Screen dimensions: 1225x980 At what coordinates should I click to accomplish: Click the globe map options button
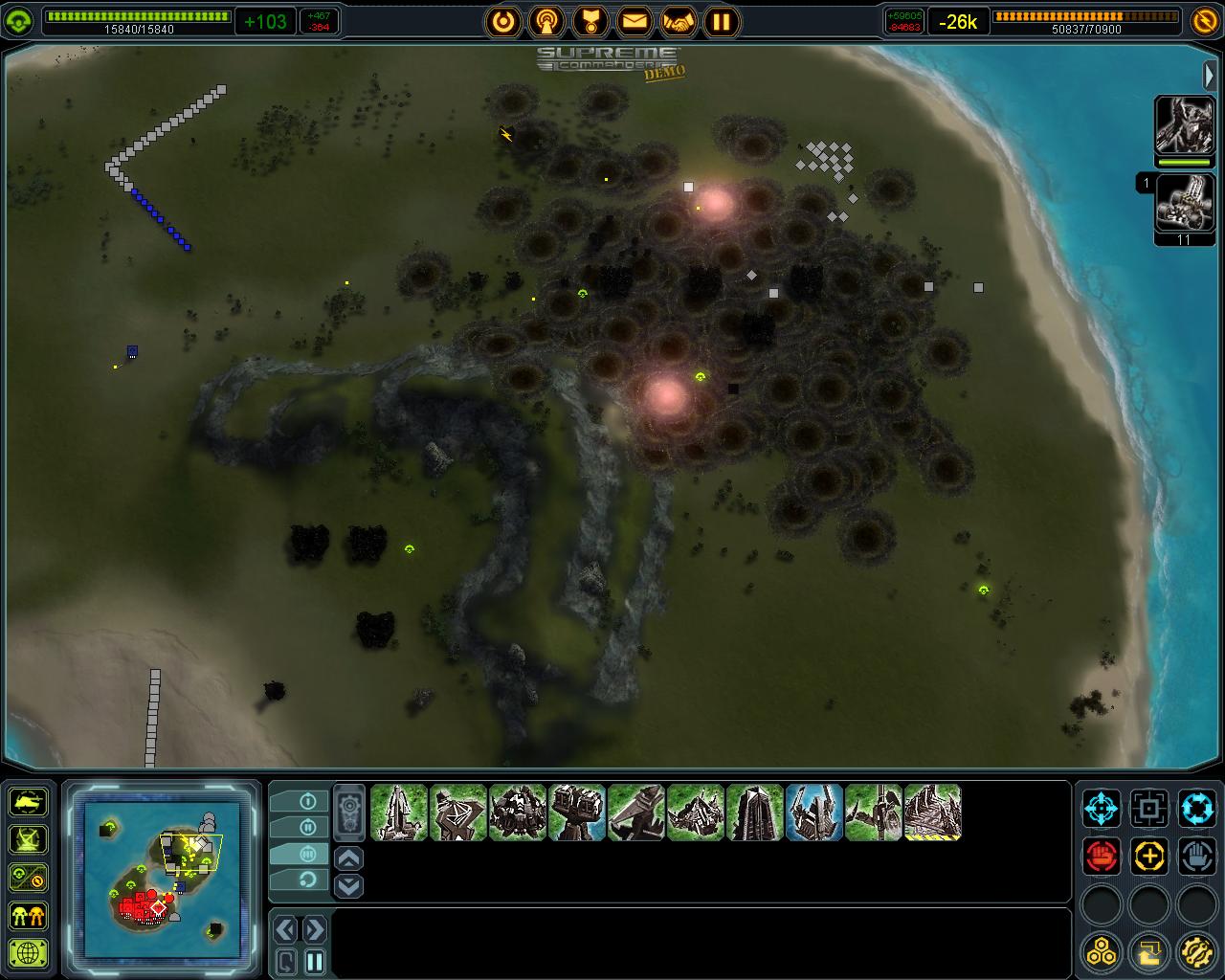(x=29, y=953)
